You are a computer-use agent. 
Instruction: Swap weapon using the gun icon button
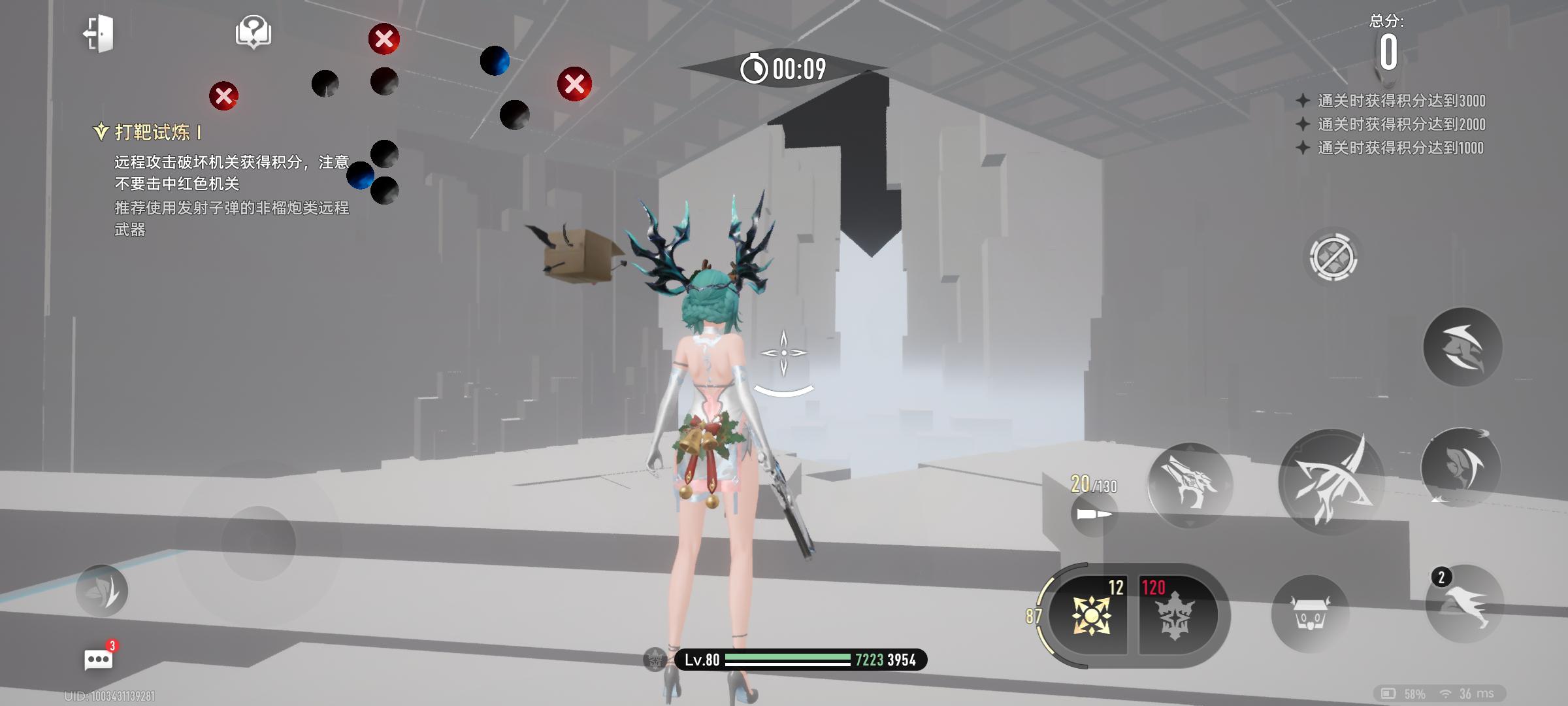coord(1190,485)
